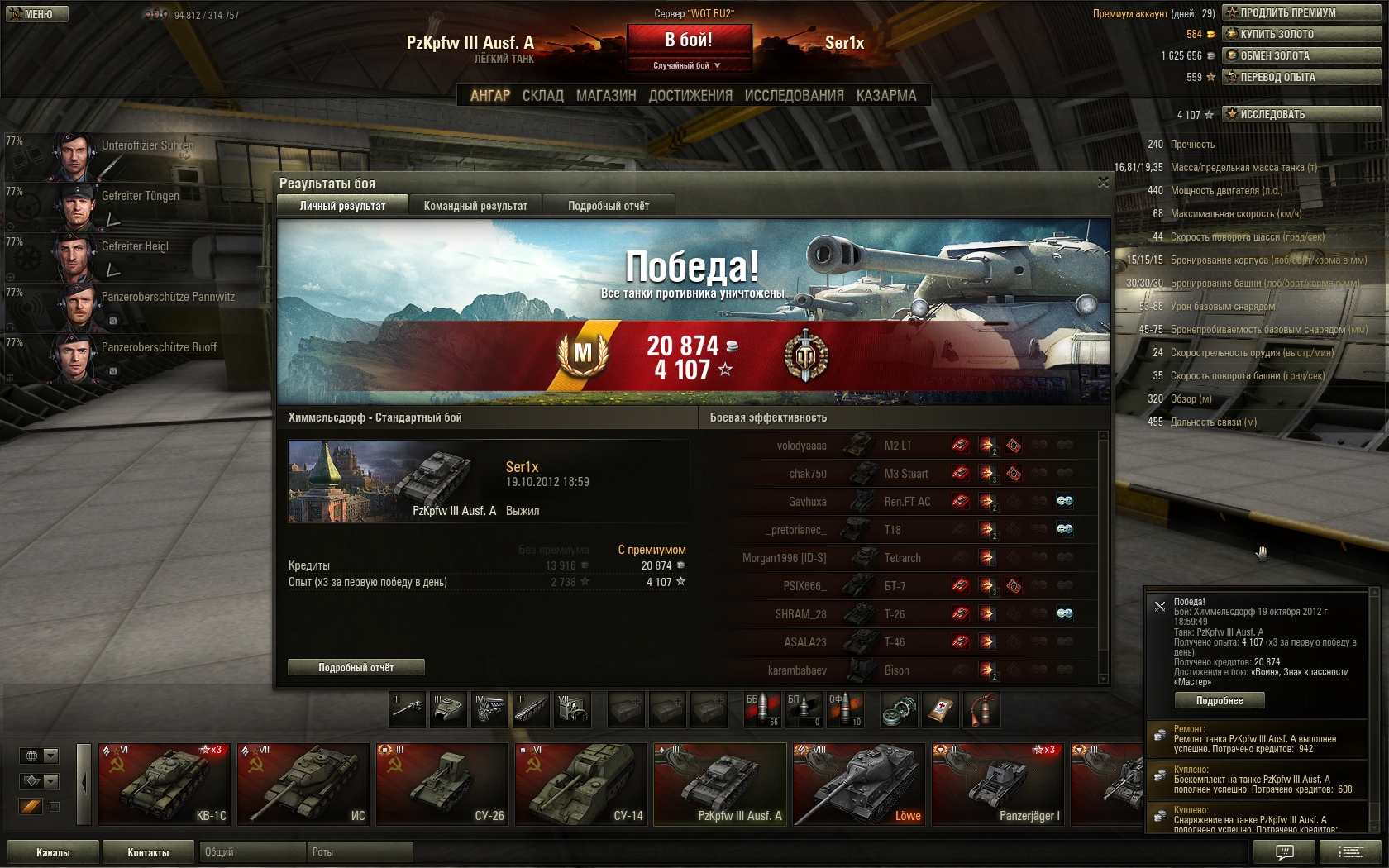Click the «ПЕРЕВОД ОПЫТА» button

pos(1301,77)
